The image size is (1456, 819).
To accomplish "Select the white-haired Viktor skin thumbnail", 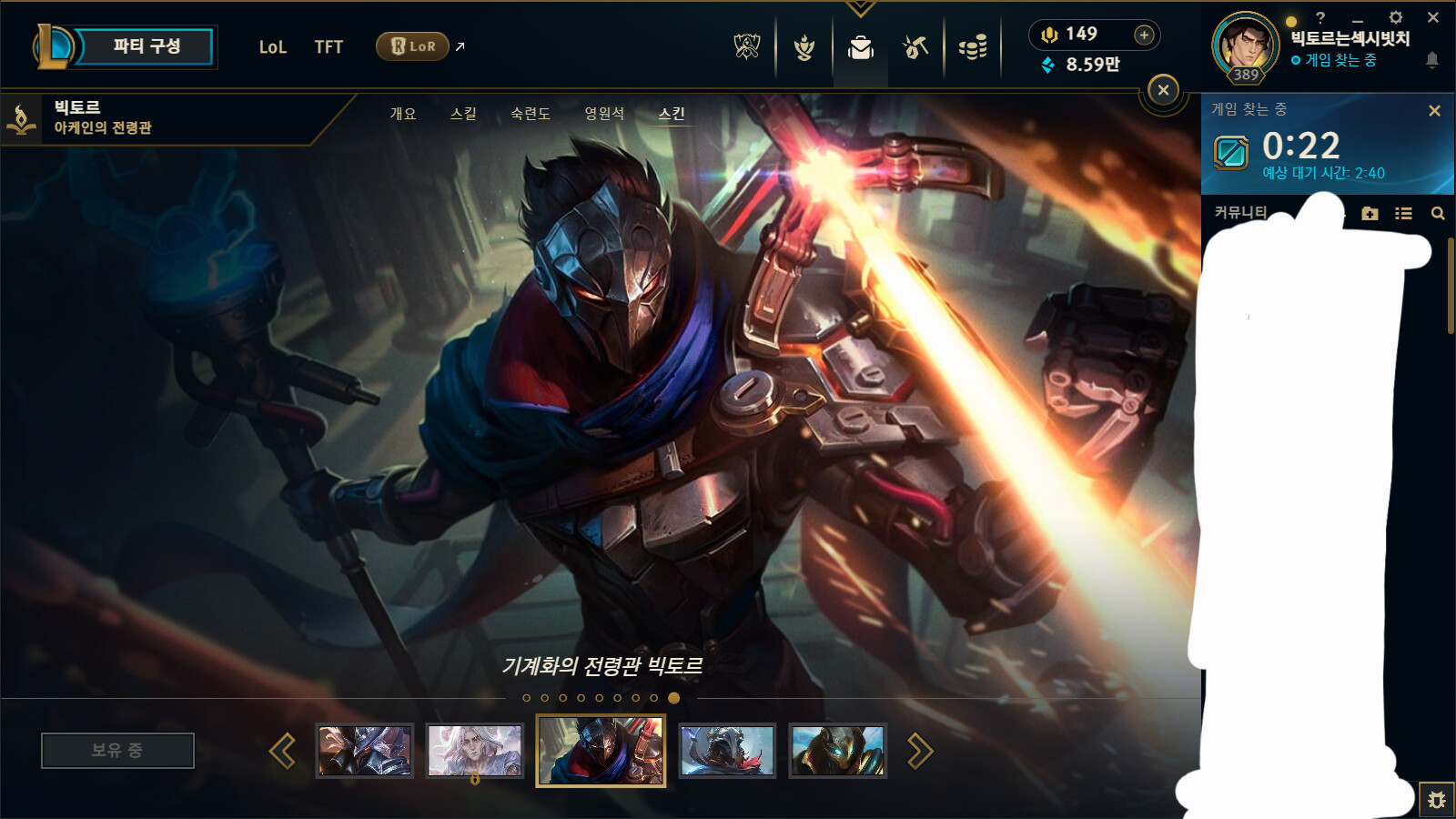I will point(475,751).
